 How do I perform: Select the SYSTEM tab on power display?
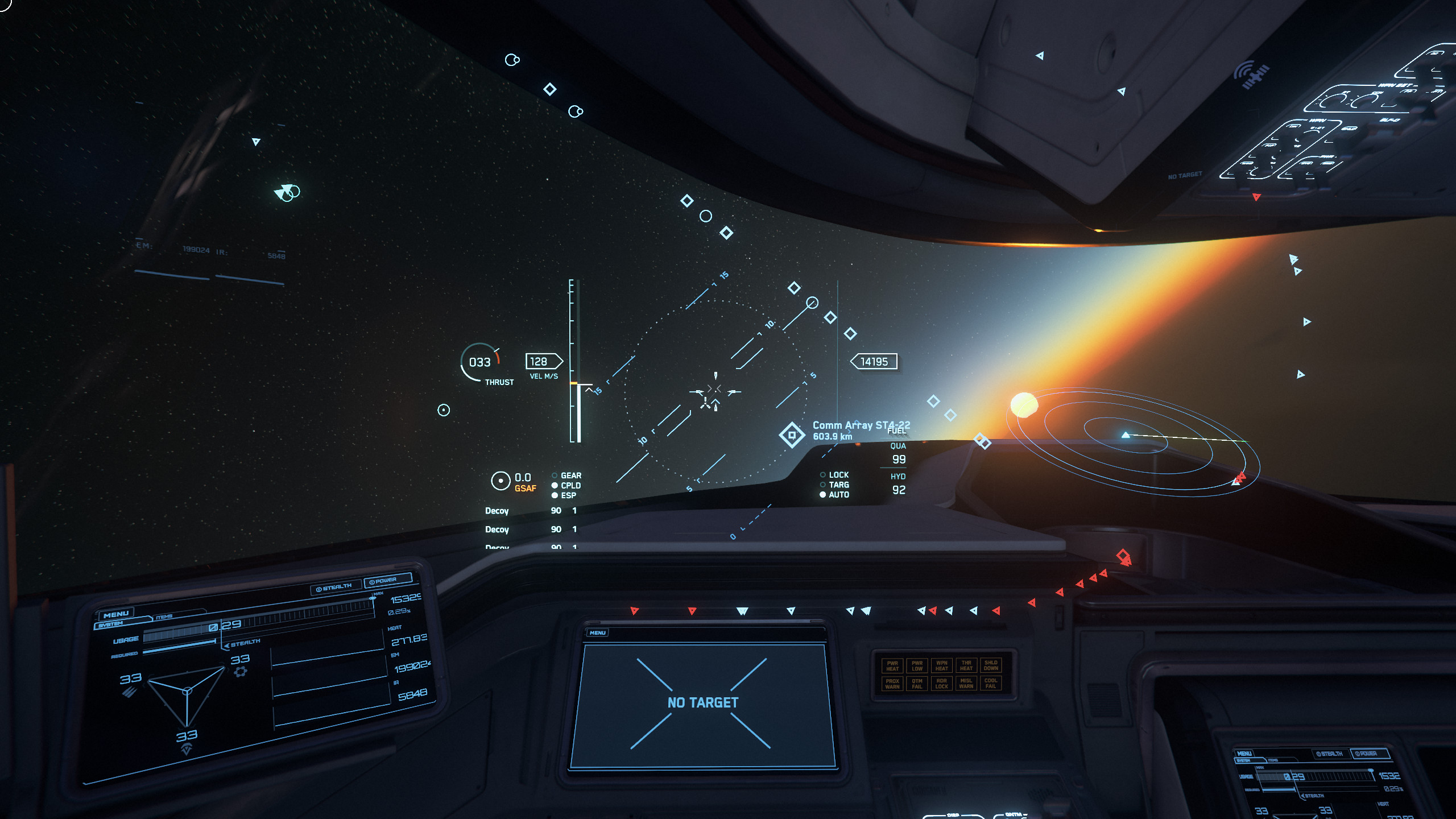point(110,624)
